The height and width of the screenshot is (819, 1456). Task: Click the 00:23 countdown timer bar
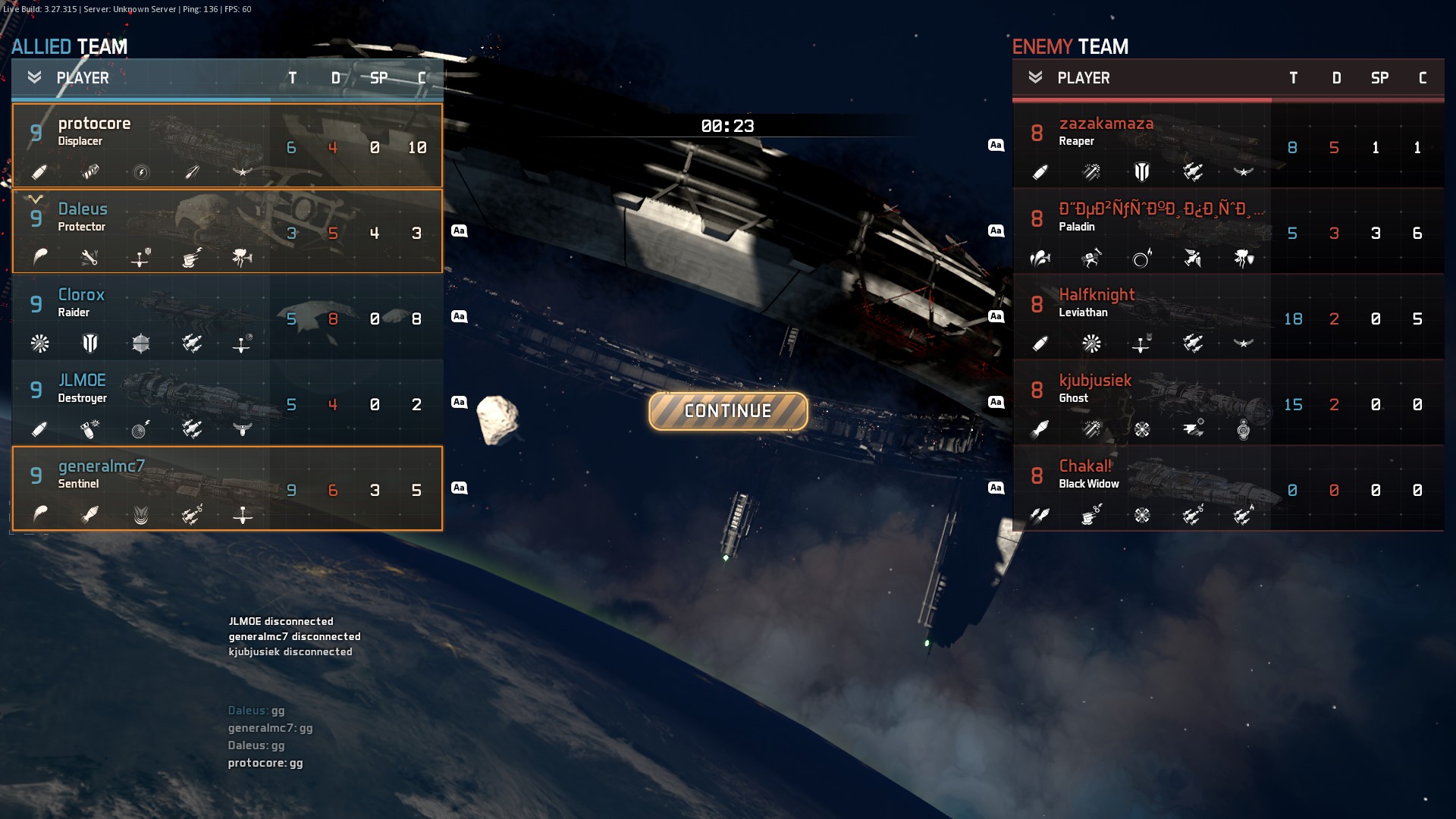tap(727, 125)
